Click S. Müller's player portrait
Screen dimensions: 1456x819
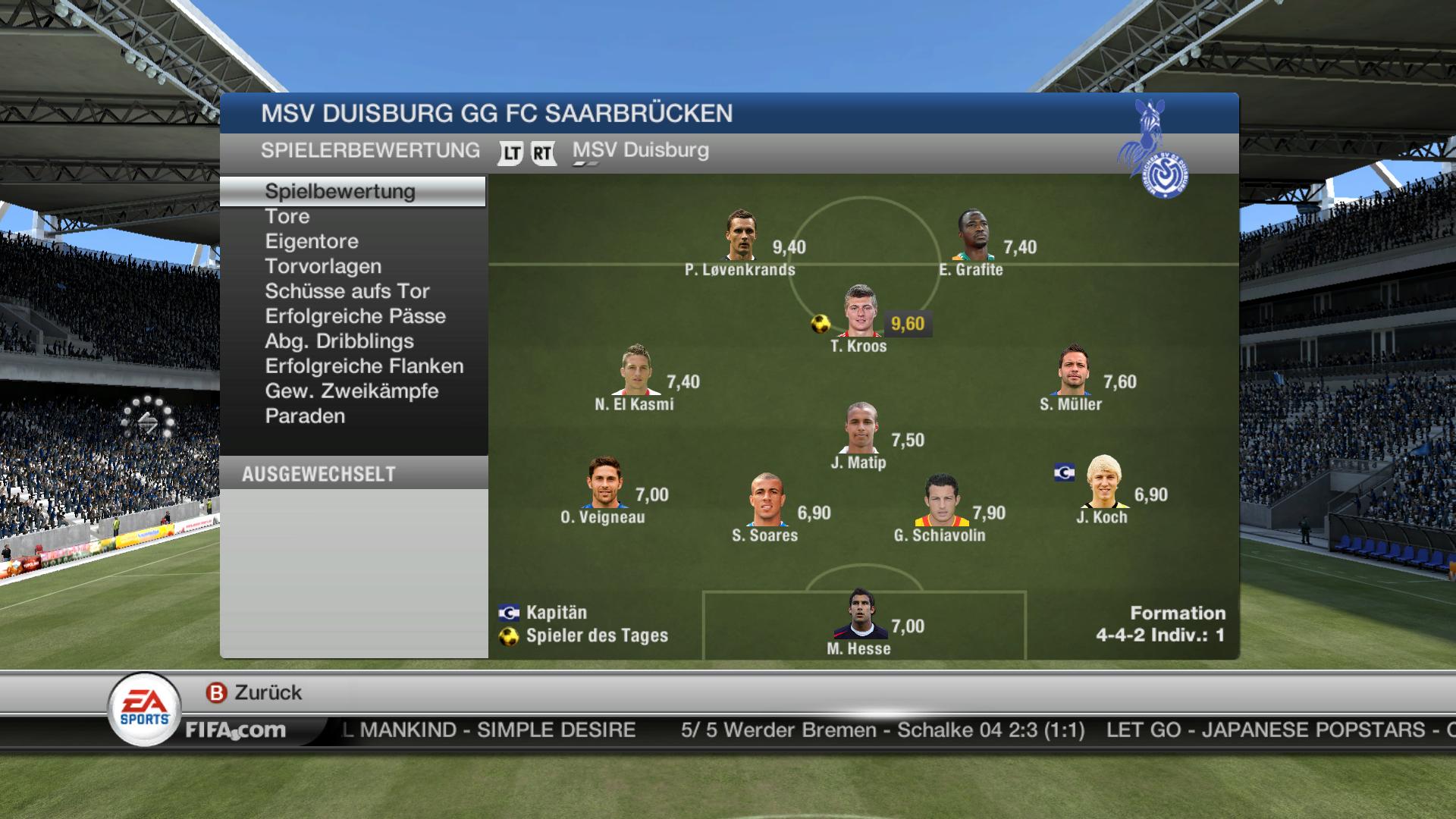pos(1073,370)
